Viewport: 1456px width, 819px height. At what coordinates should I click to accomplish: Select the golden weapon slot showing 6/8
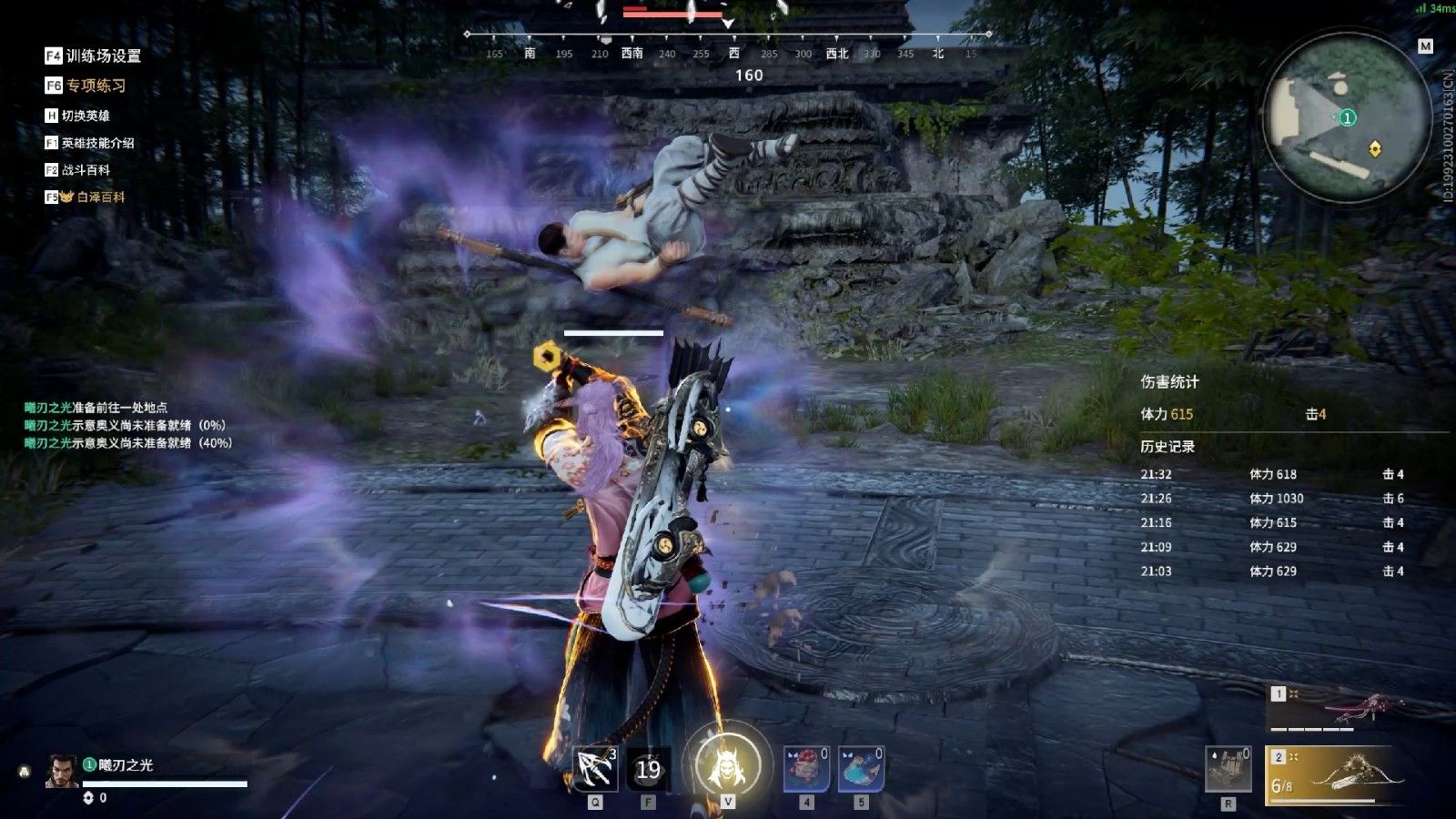click(x=1331, y=775)
